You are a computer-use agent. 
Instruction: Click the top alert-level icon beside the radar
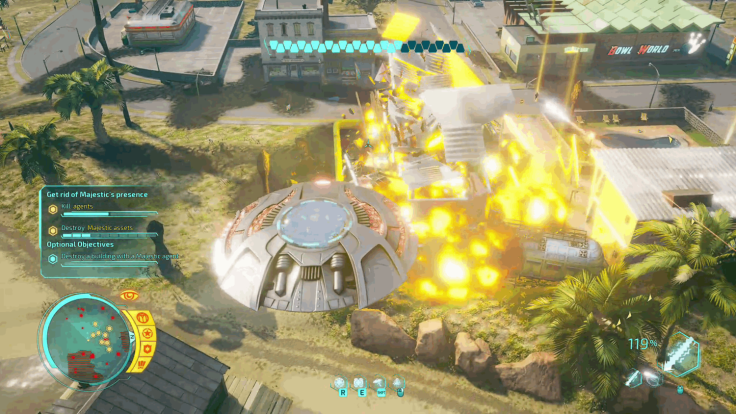pos(141,319)
